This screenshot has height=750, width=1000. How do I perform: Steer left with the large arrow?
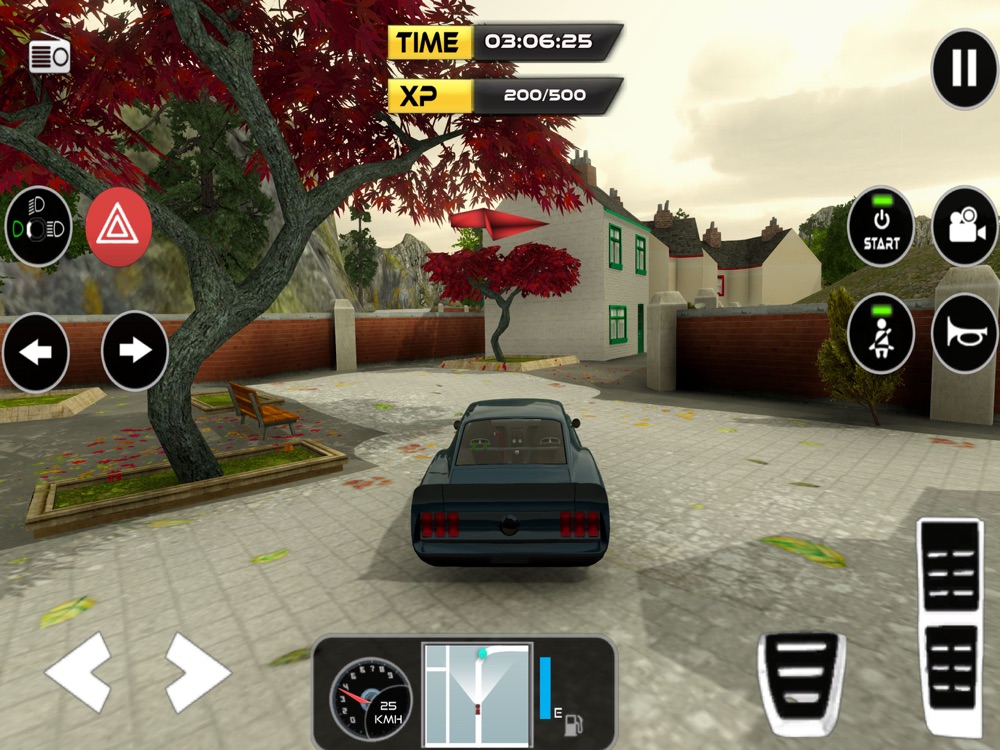pyautogui.click(x=78, y=672)
